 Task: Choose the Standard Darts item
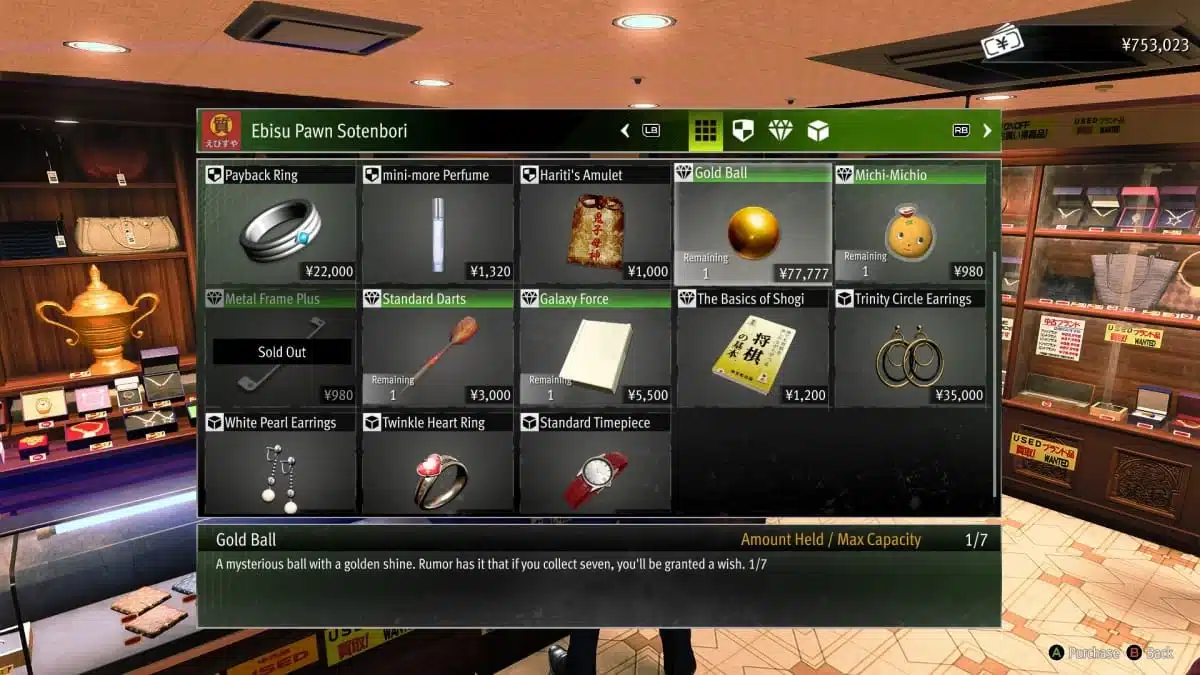point(437,350)
